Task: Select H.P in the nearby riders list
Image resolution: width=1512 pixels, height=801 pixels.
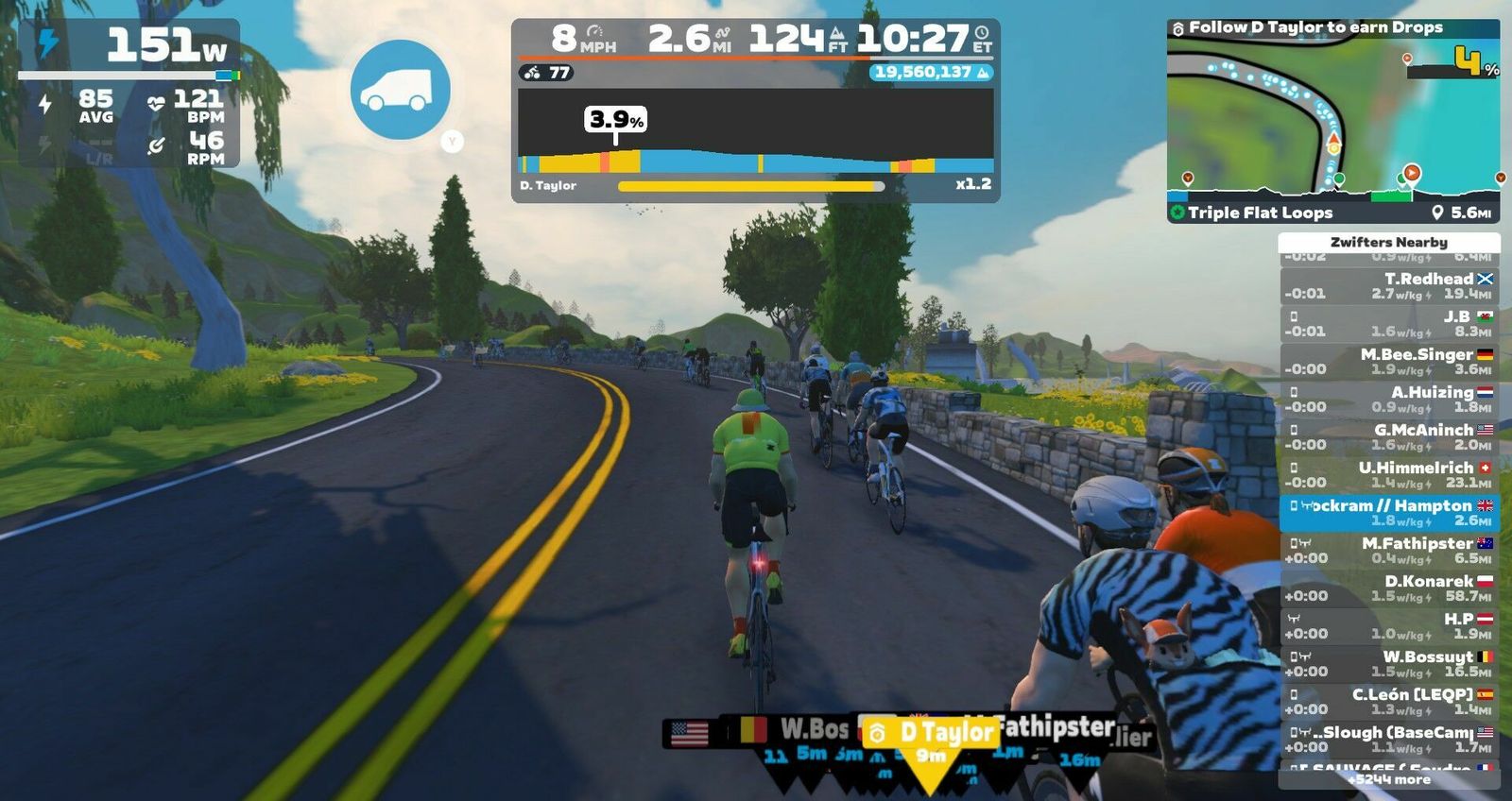Action: [x=1389, y=625]
